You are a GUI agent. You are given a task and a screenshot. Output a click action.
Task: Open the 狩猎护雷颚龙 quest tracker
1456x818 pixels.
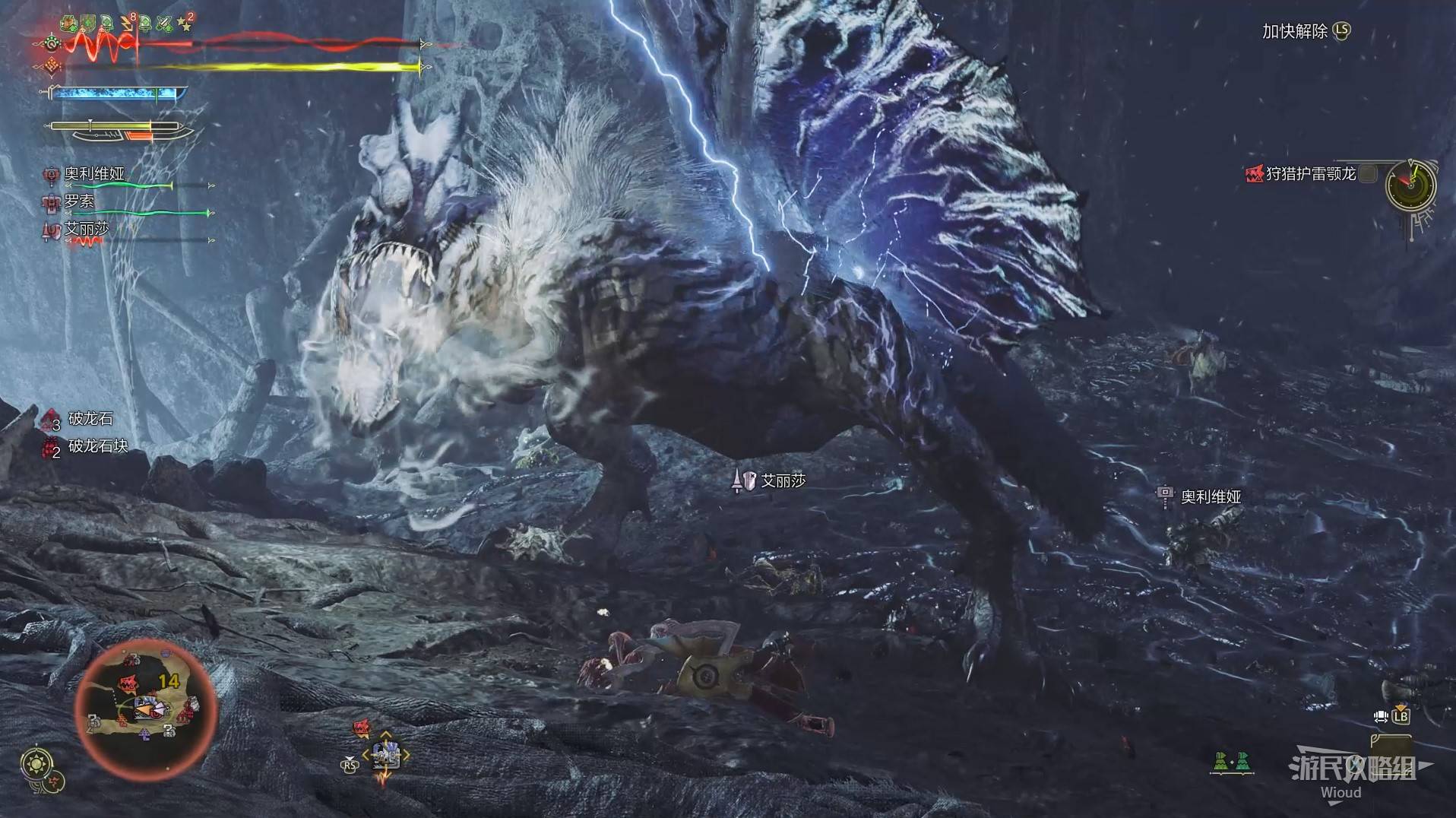click(1310, 174)
